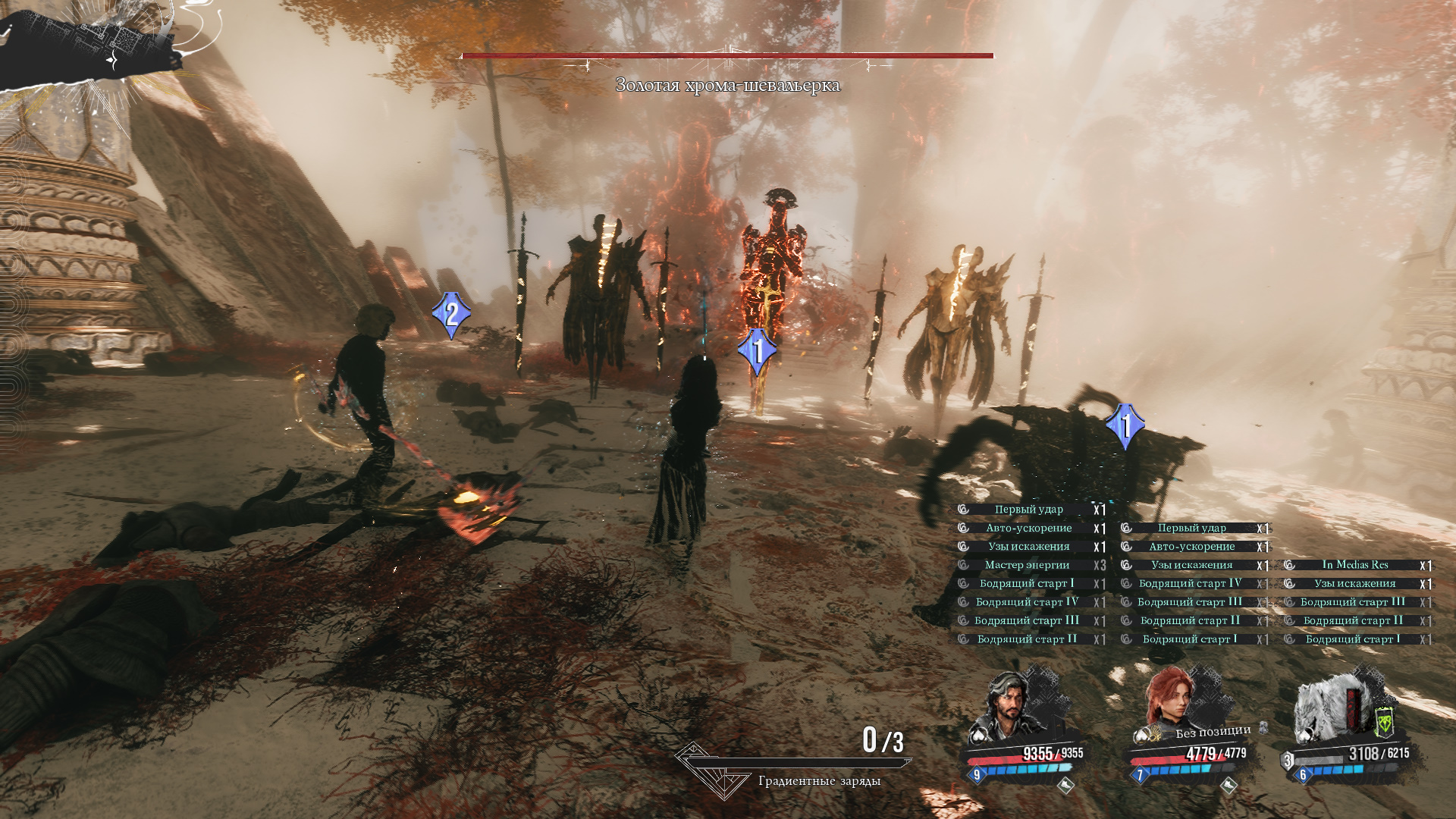Select the "Мастер энергии" buff row
Image resolution: width=1456 pixels, height=819 pixels.
point(1028,565)
